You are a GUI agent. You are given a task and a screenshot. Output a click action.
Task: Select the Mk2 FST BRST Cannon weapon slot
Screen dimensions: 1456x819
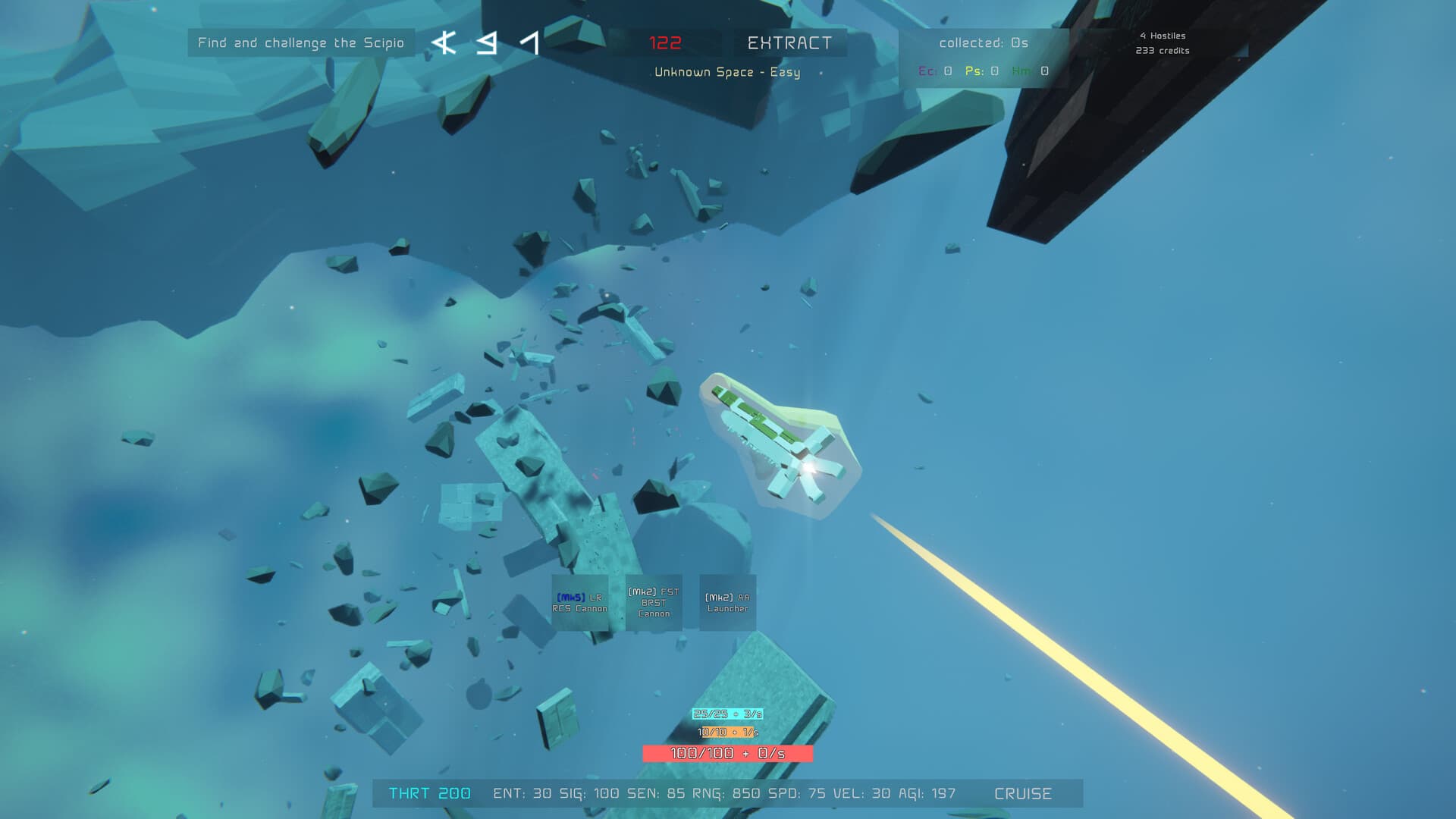[654, 601]
